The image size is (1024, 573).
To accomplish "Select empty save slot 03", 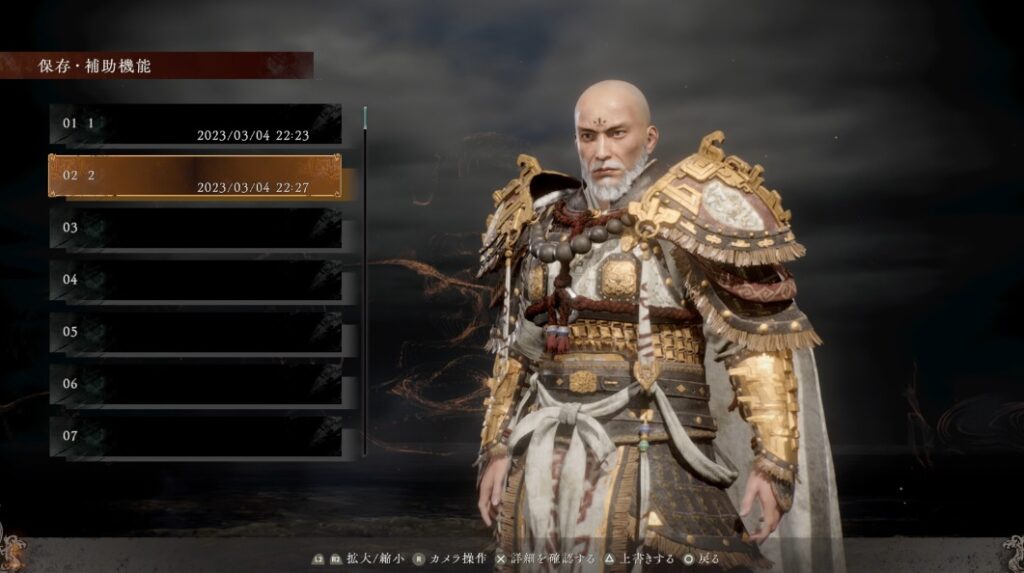I will [x=196, y=228].
